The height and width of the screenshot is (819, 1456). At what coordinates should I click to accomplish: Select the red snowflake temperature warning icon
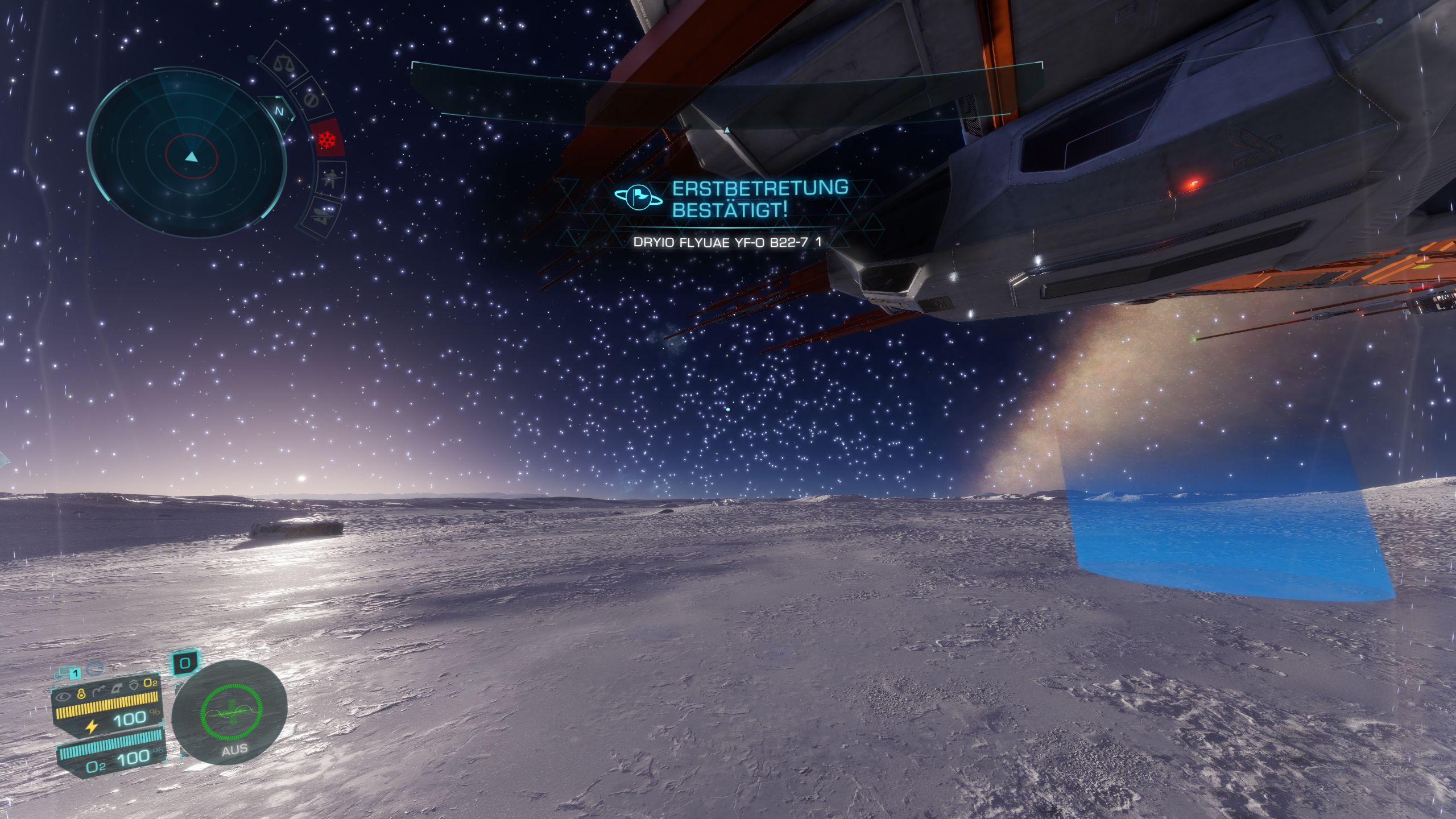tap(328, 139)
